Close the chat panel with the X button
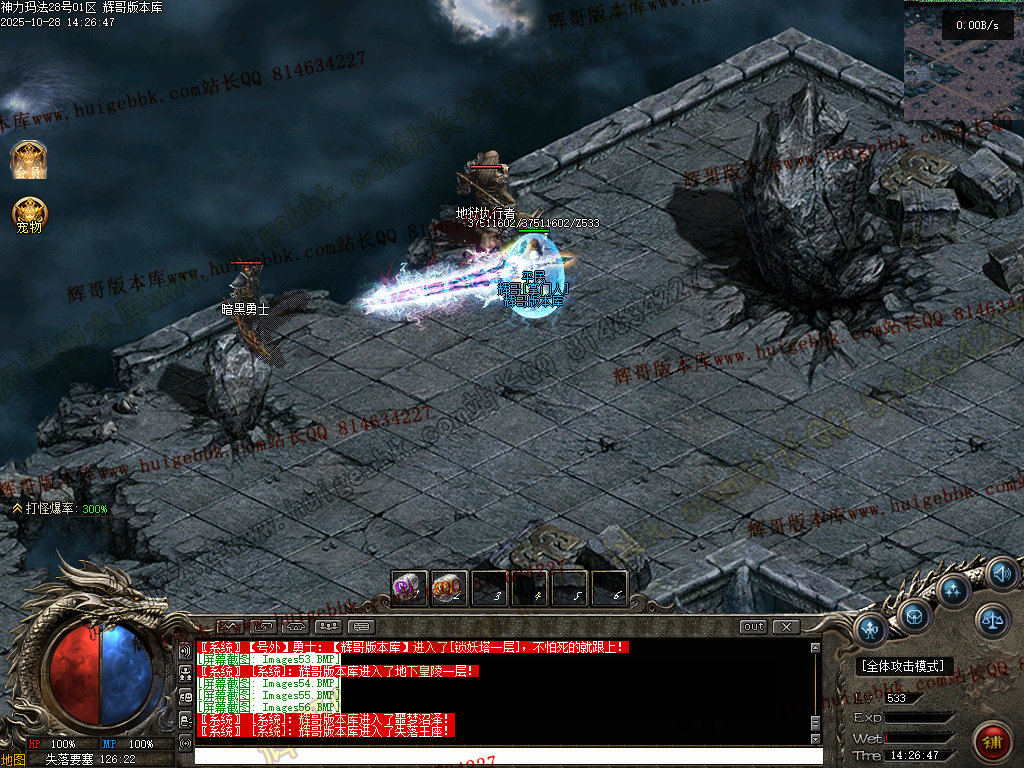This screenshot has height=768, width=1024. 786,627
